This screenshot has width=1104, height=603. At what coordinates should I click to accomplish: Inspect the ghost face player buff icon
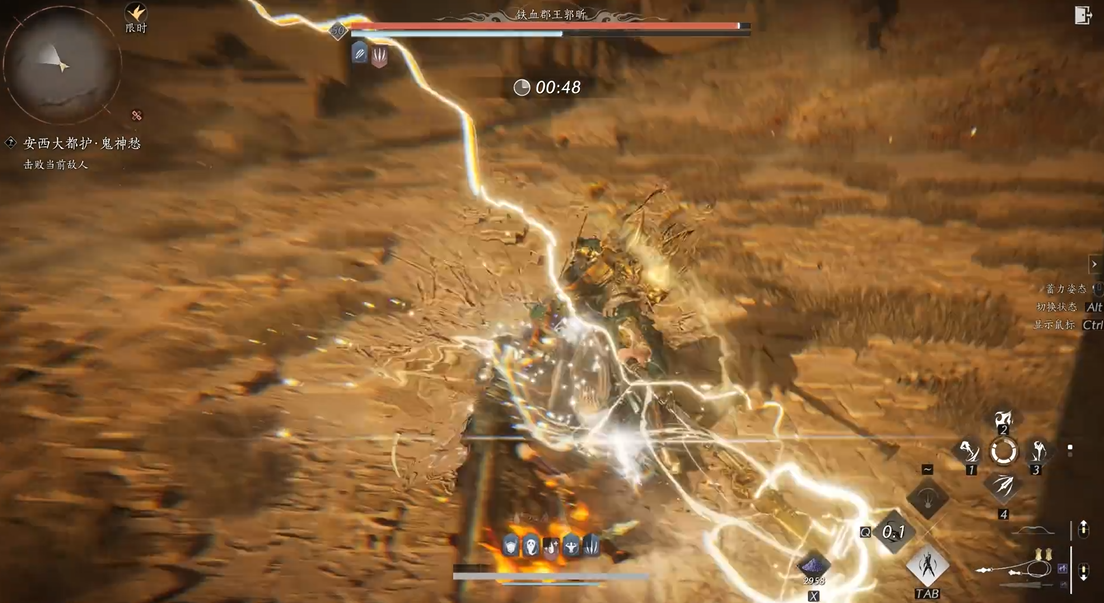tap(530, 545)
